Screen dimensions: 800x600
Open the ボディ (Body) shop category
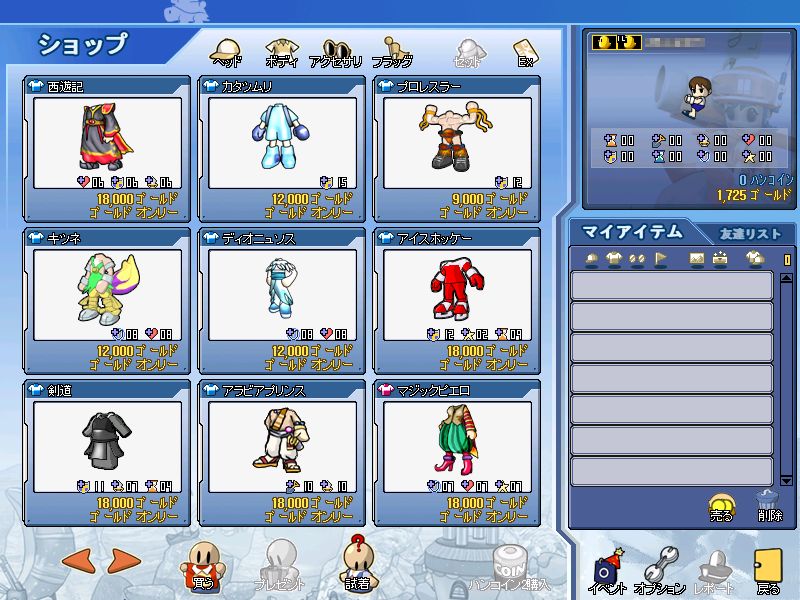click(281, 52)
